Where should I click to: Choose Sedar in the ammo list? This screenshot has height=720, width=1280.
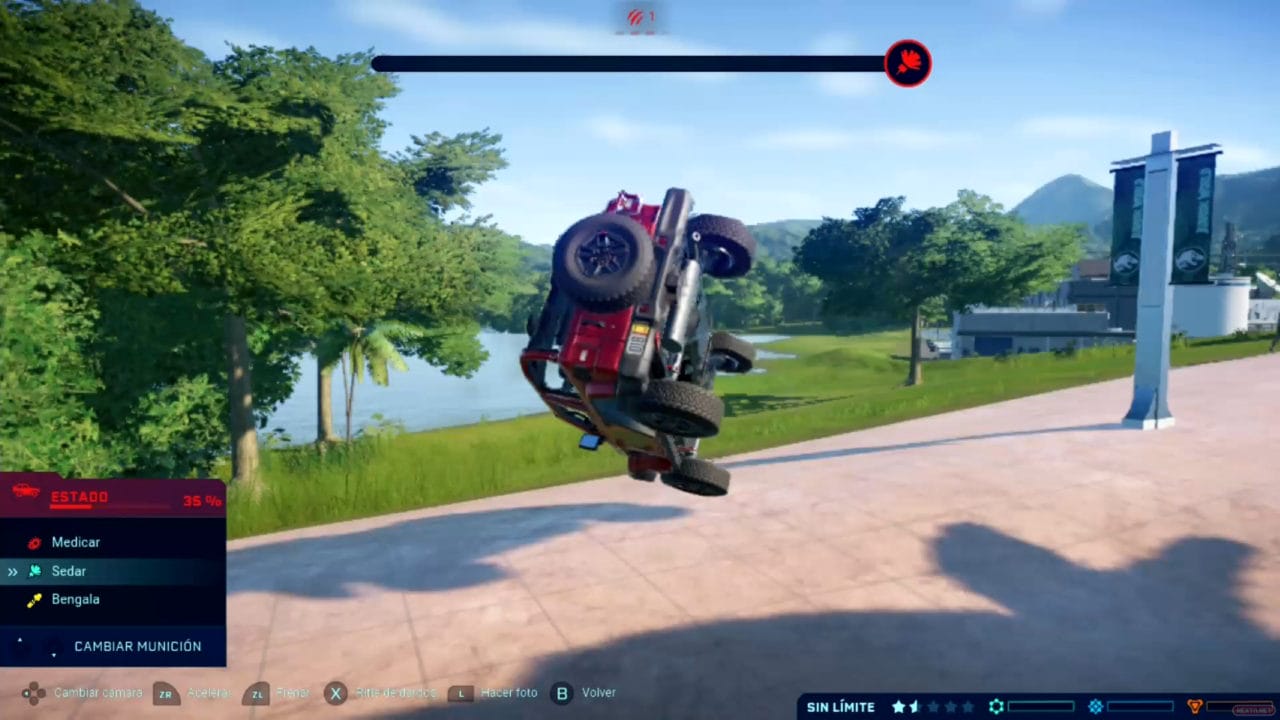point(68,571)
